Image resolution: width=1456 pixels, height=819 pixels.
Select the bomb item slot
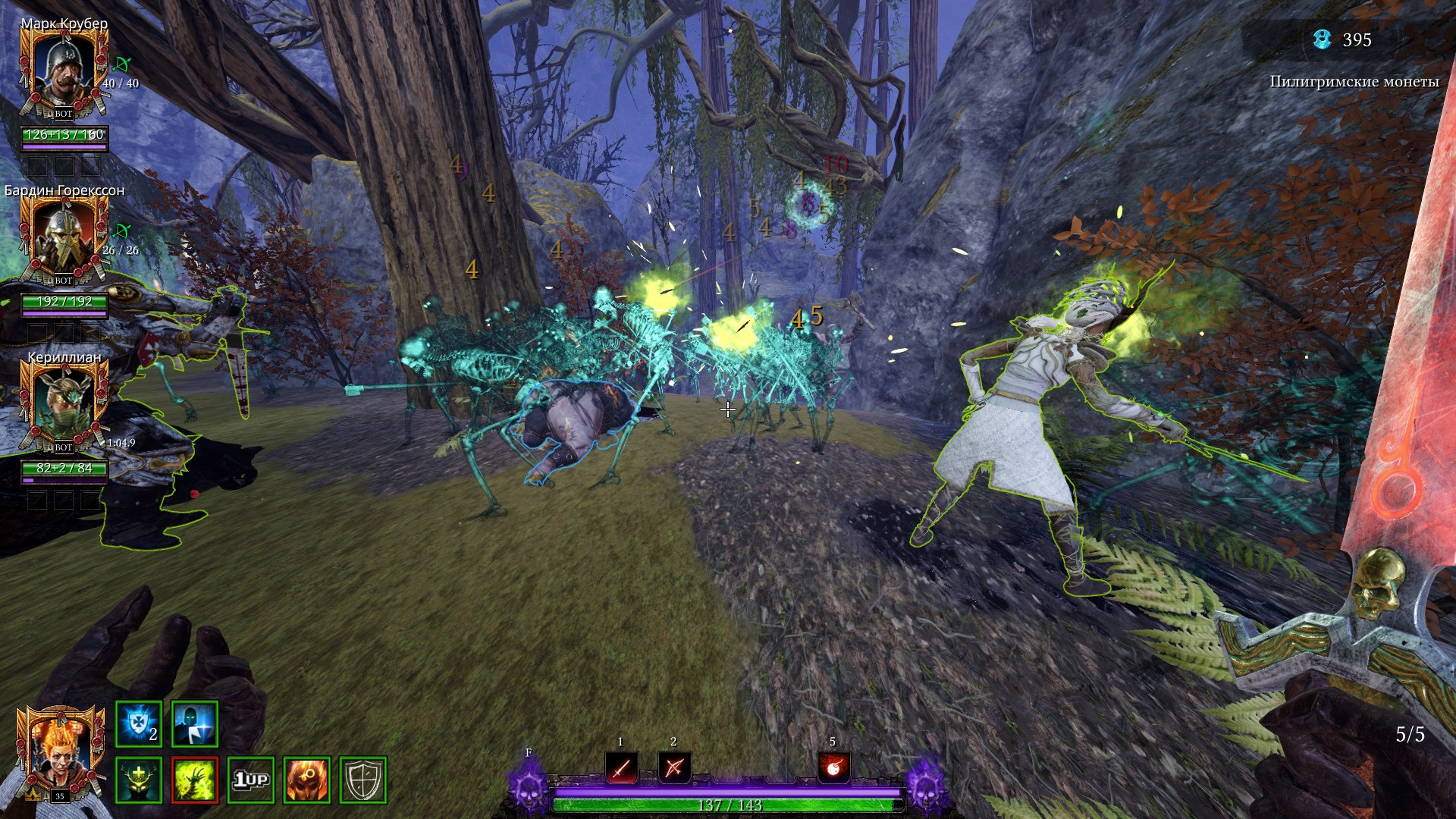[833, 769]
